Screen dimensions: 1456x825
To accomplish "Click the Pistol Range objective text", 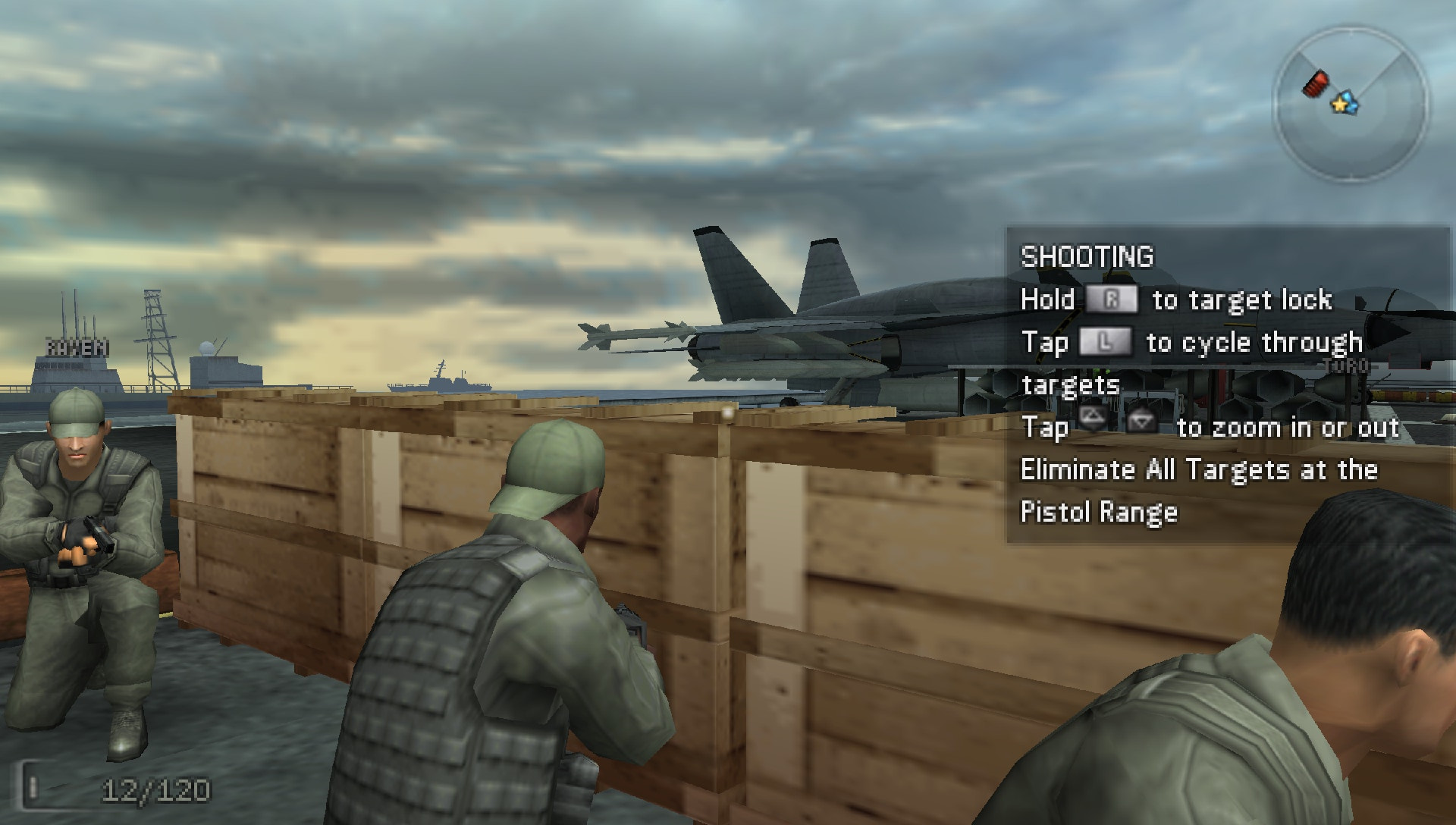I will pyautogui.click(x=1100, y=512).
